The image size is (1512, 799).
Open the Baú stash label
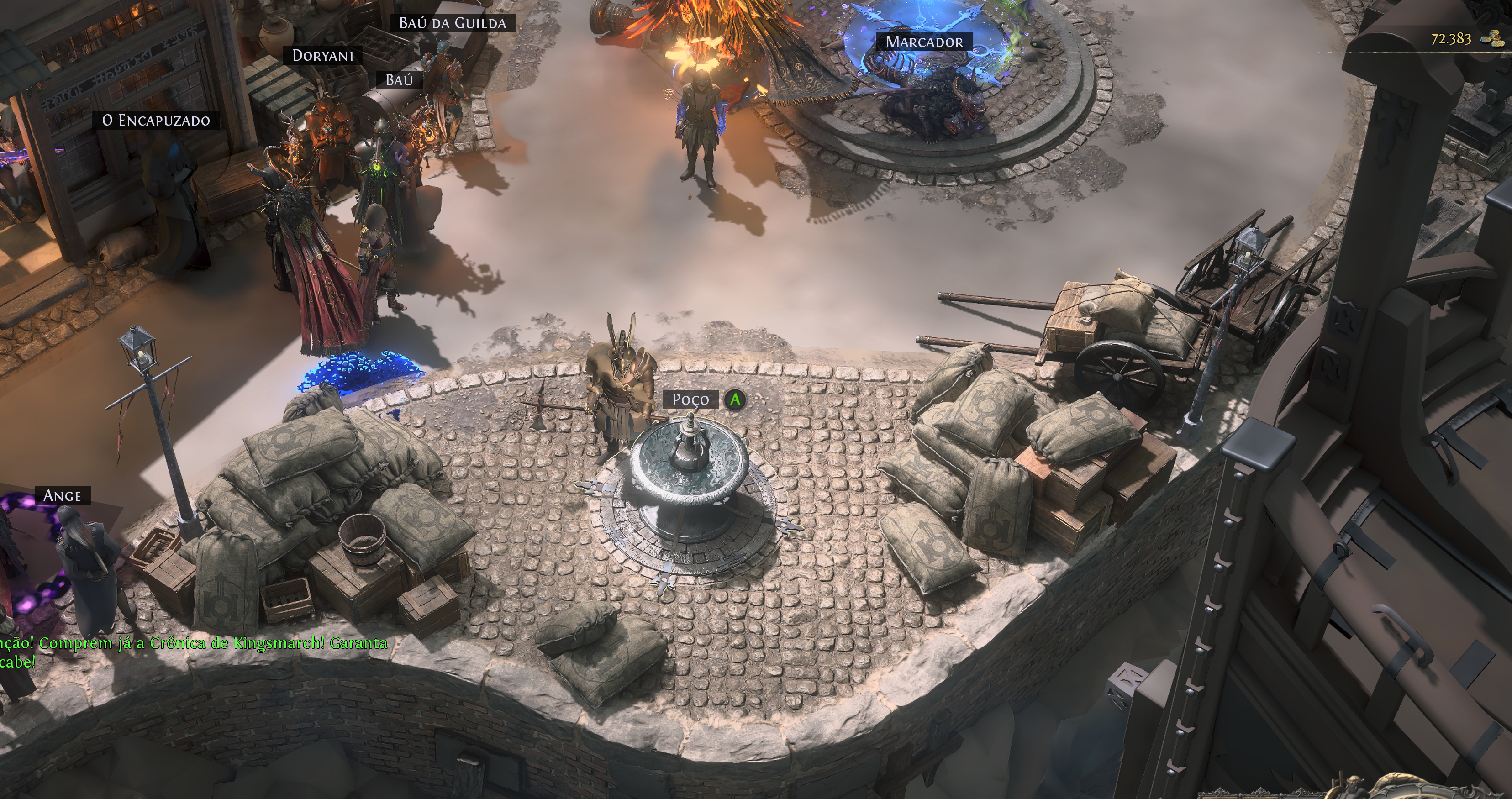[x=399, y=80]
